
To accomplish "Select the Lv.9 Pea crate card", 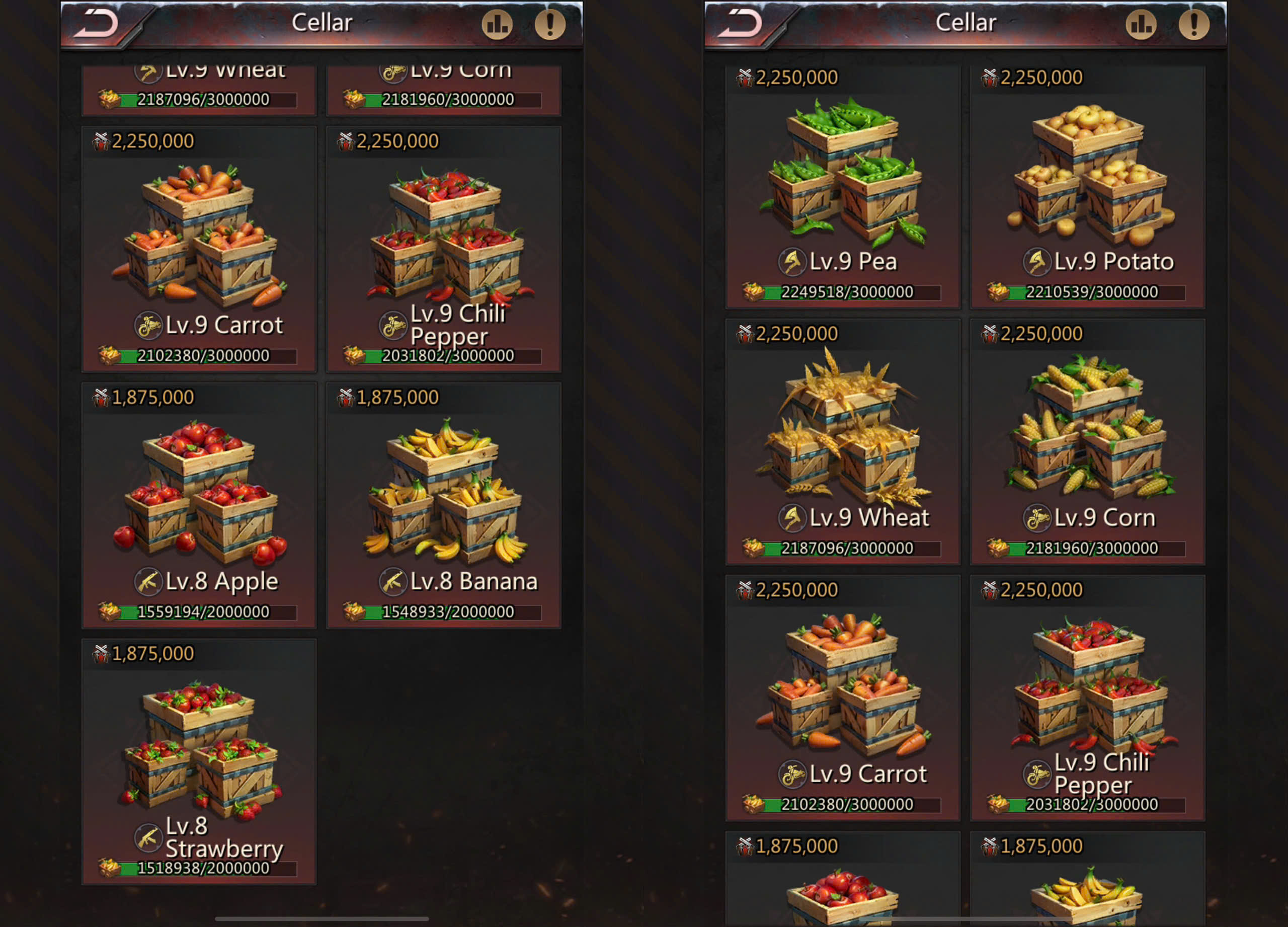I will tap(843, 187).
